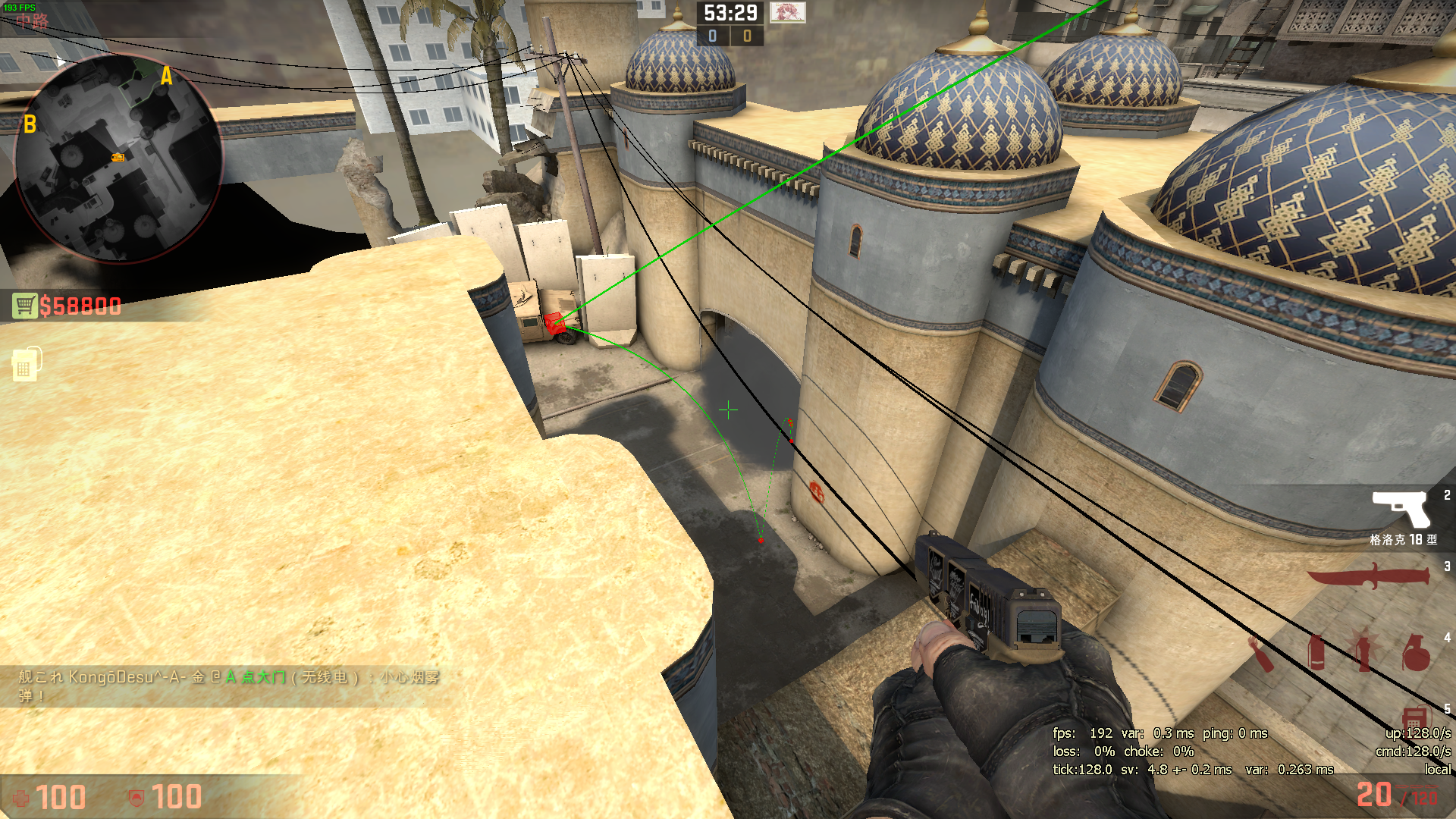Click the armor shield icon next to 100
Screen dimensions: 1456x819
[136, 797]
